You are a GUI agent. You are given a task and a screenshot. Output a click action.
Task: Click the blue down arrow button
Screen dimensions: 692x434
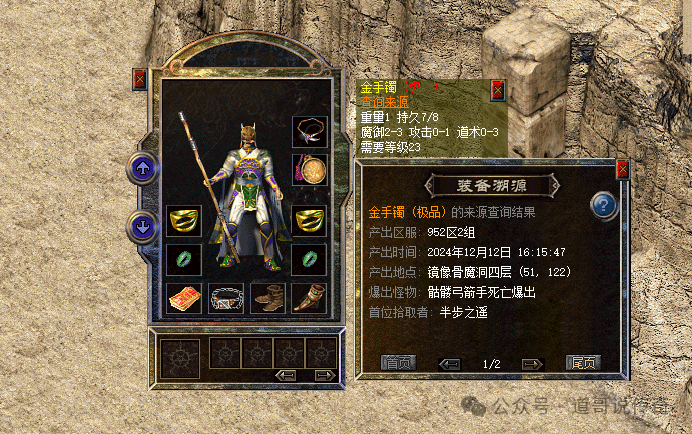pyautogui.click(x=143, y=227)
